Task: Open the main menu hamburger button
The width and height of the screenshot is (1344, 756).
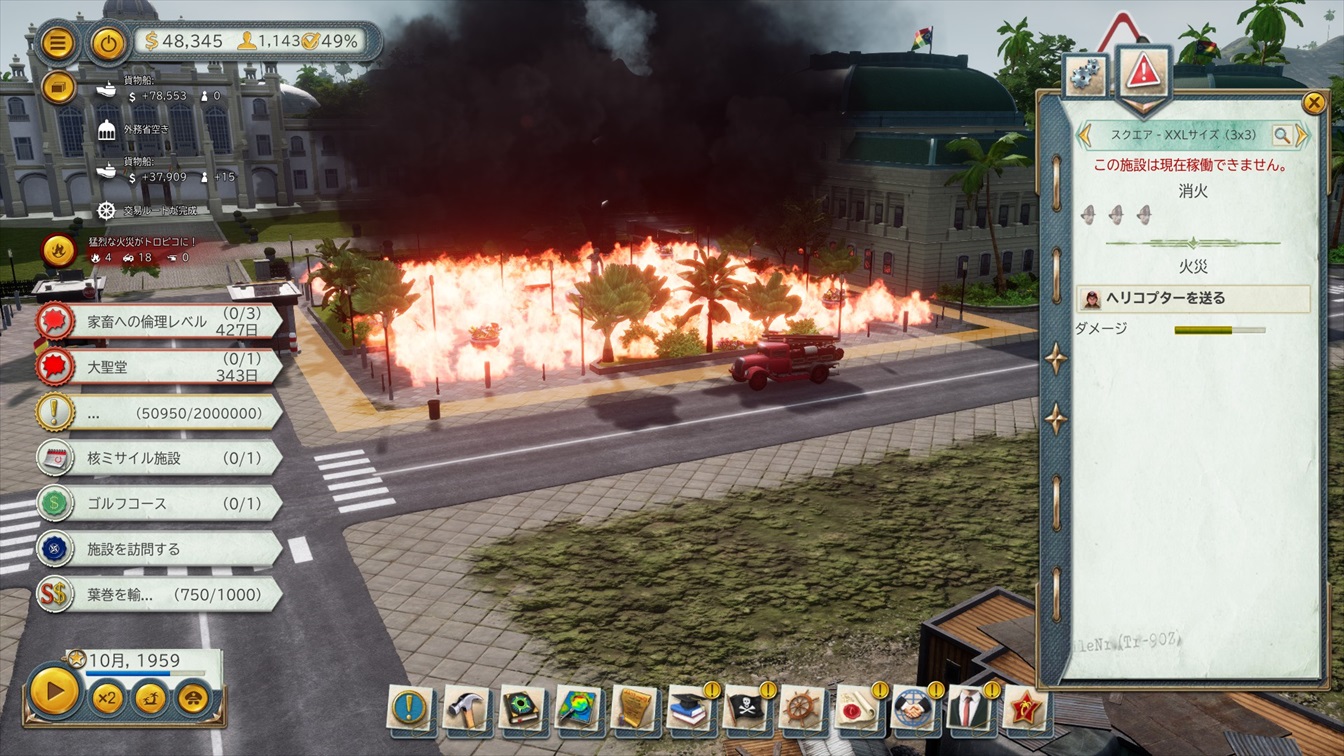Action: [x=59, y=43]
